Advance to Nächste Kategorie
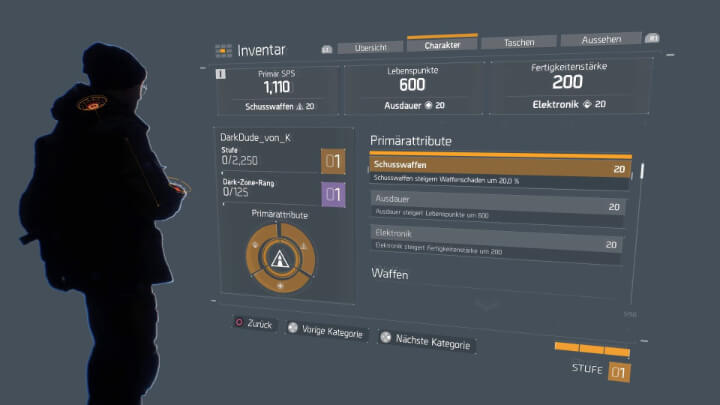The height and width of the screenshot is (405, 720). (x=425, y=341)
